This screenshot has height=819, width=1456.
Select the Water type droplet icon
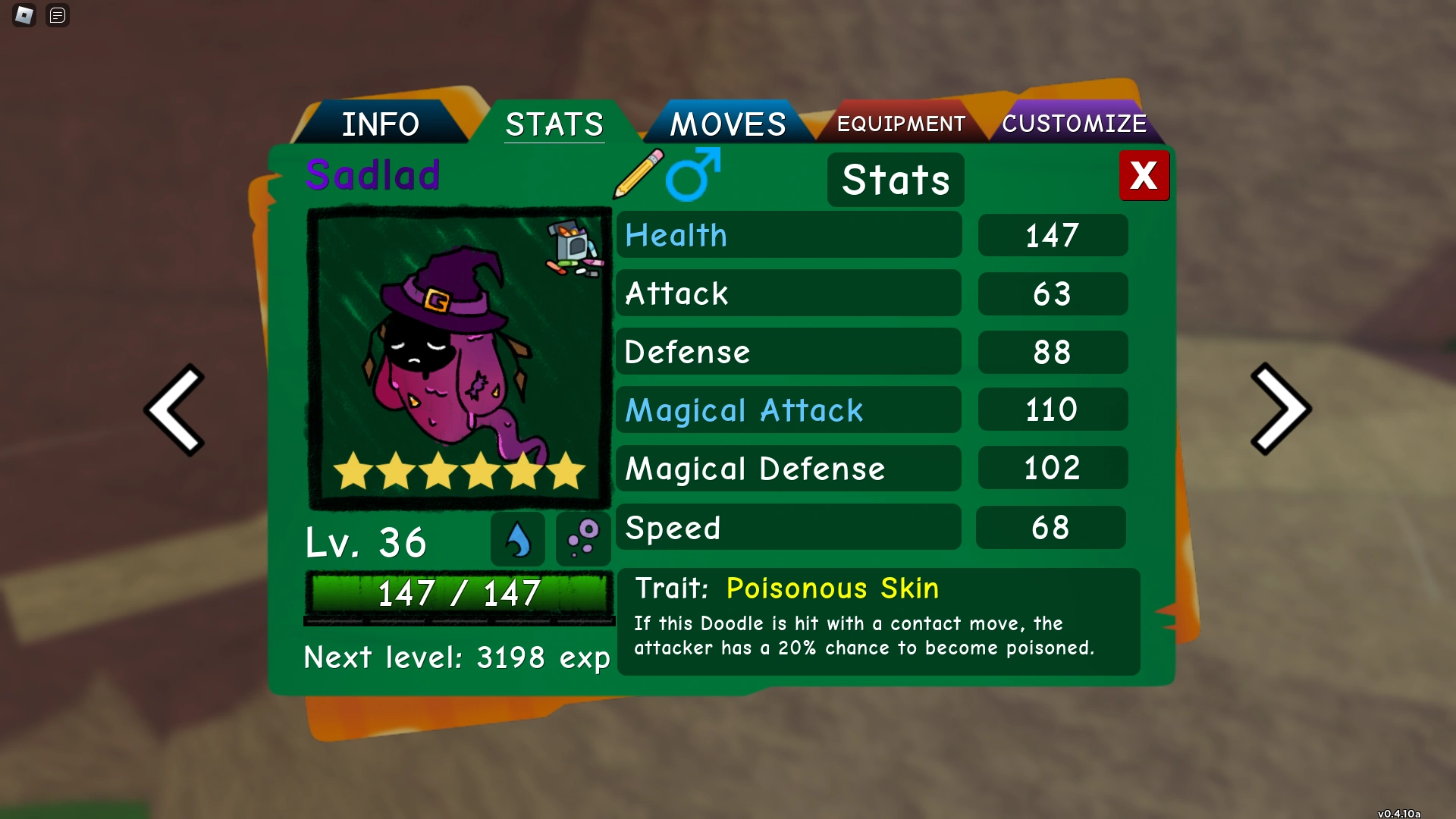tap(518, 538)
